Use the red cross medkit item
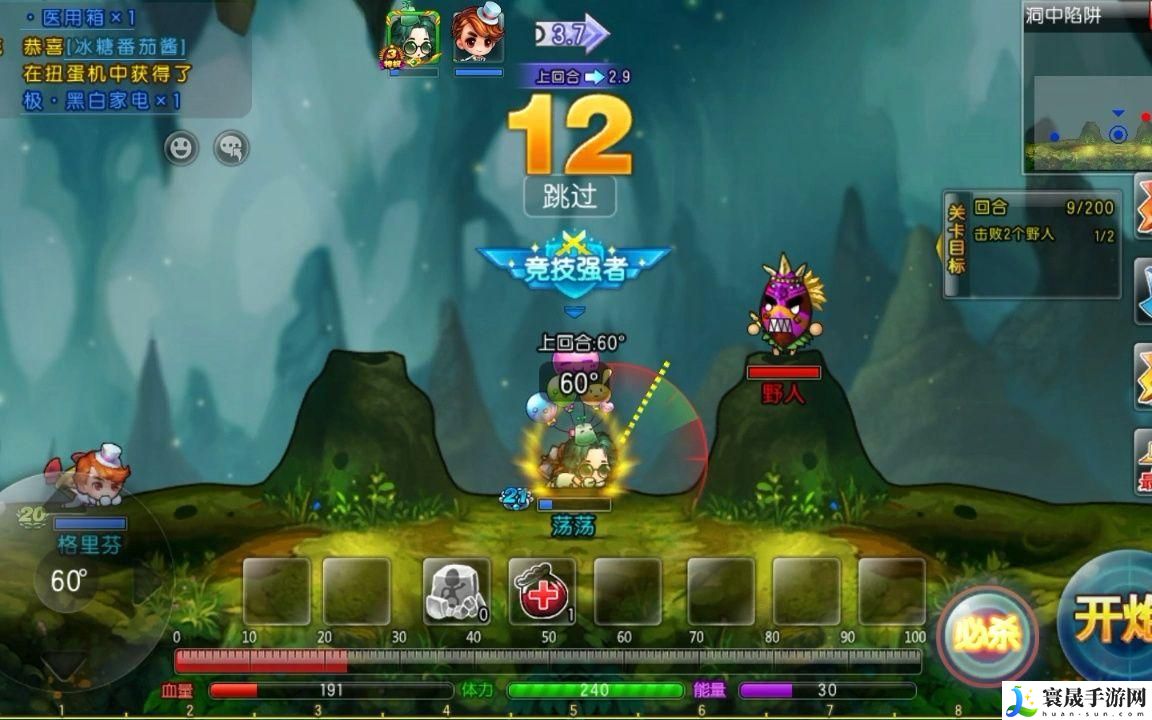The image size is (1152, 720). click(x=542, y=592)
